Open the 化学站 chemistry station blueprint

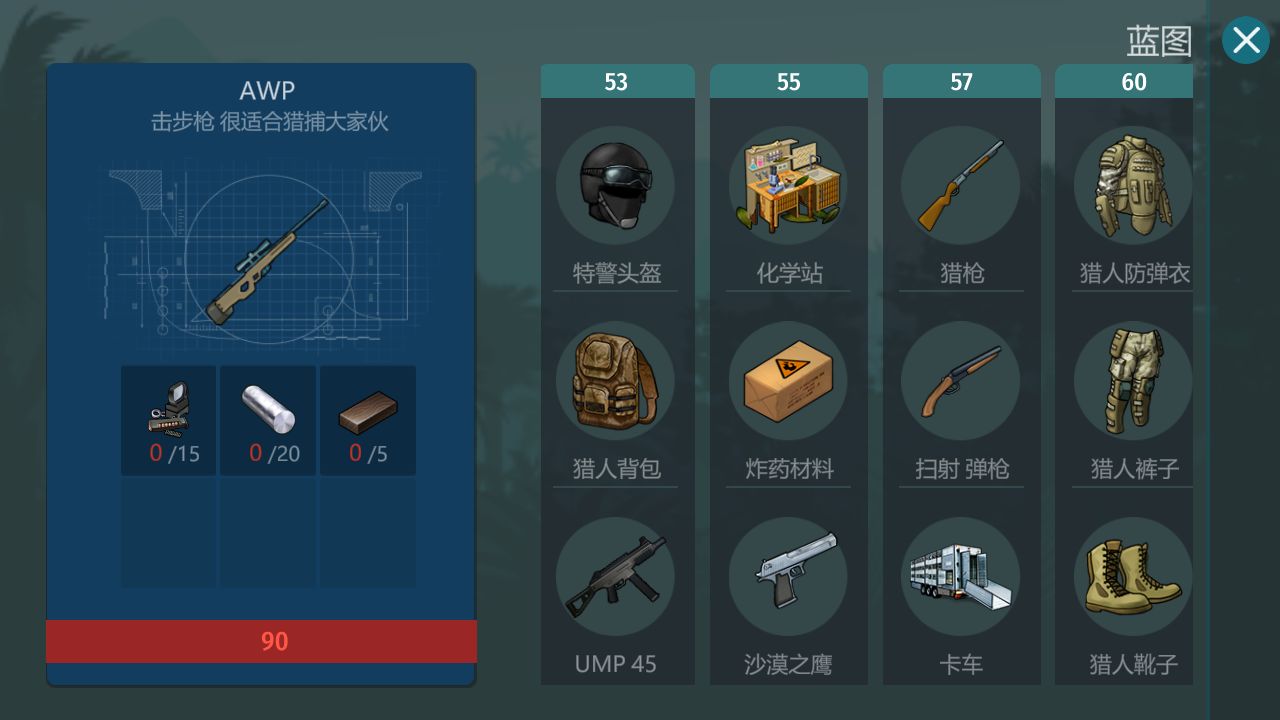point(789,185)
